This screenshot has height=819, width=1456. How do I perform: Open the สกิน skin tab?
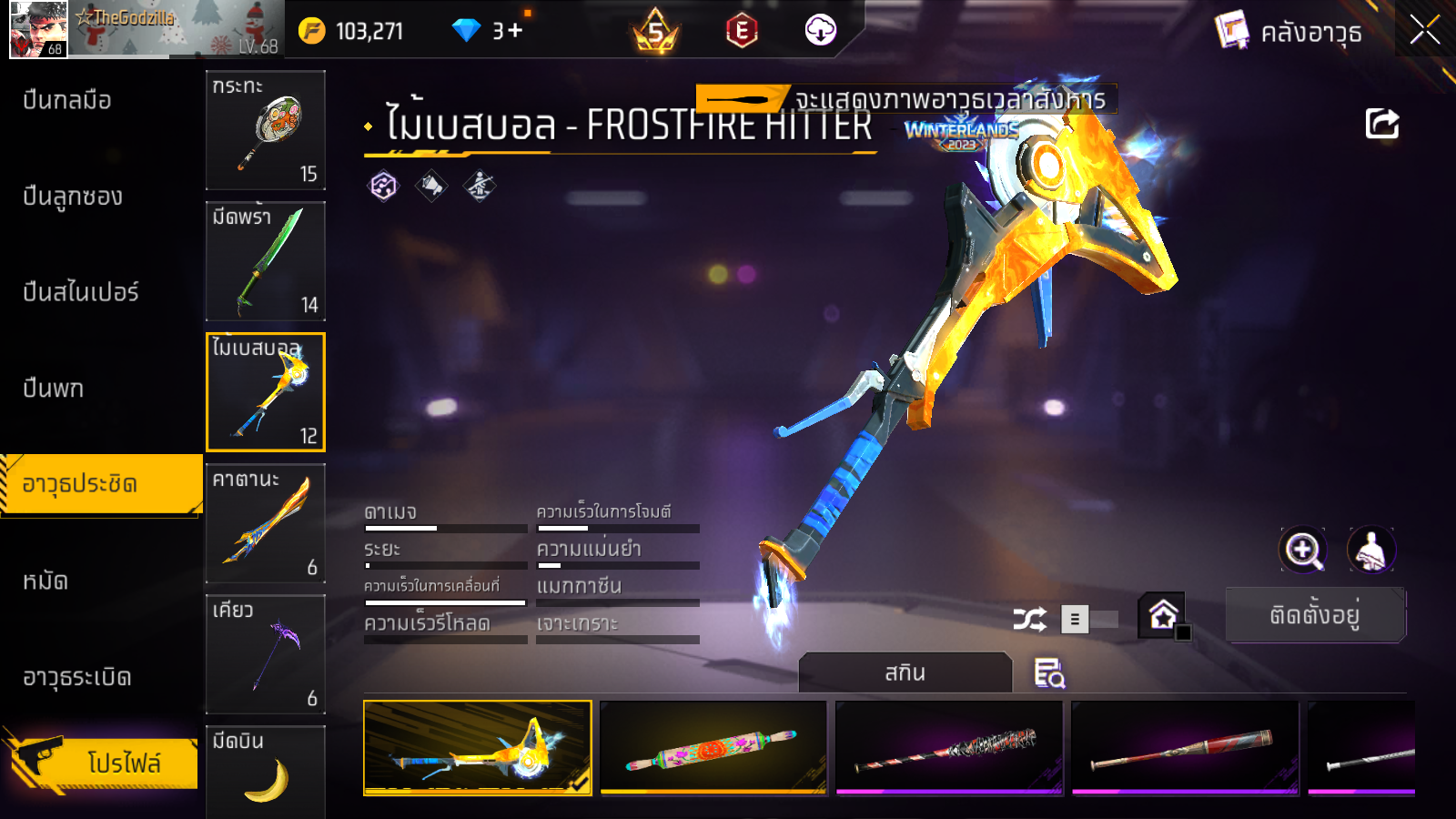tap(905, 672)
